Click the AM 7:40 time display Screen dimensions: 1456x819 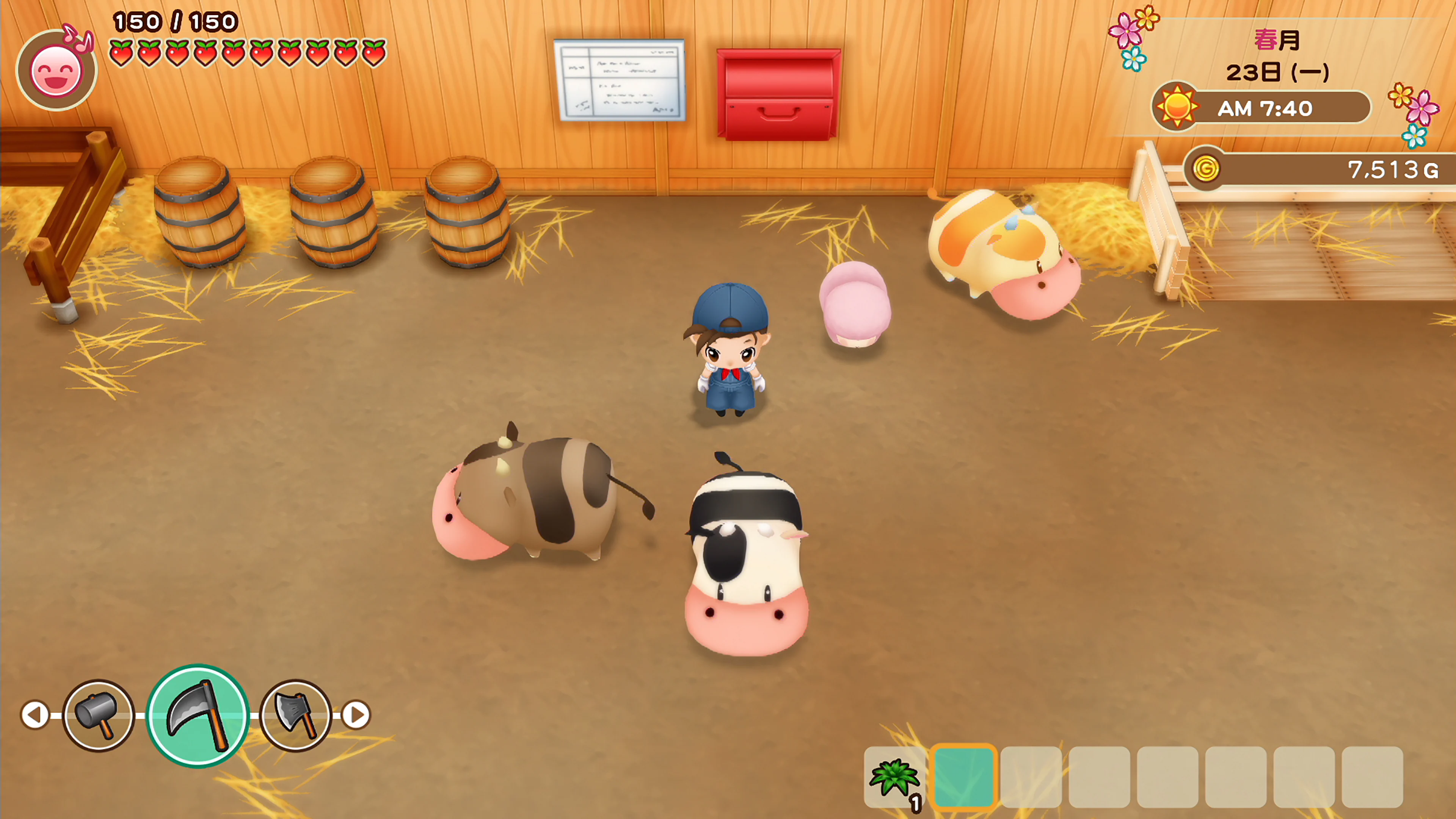[1266, 108]
